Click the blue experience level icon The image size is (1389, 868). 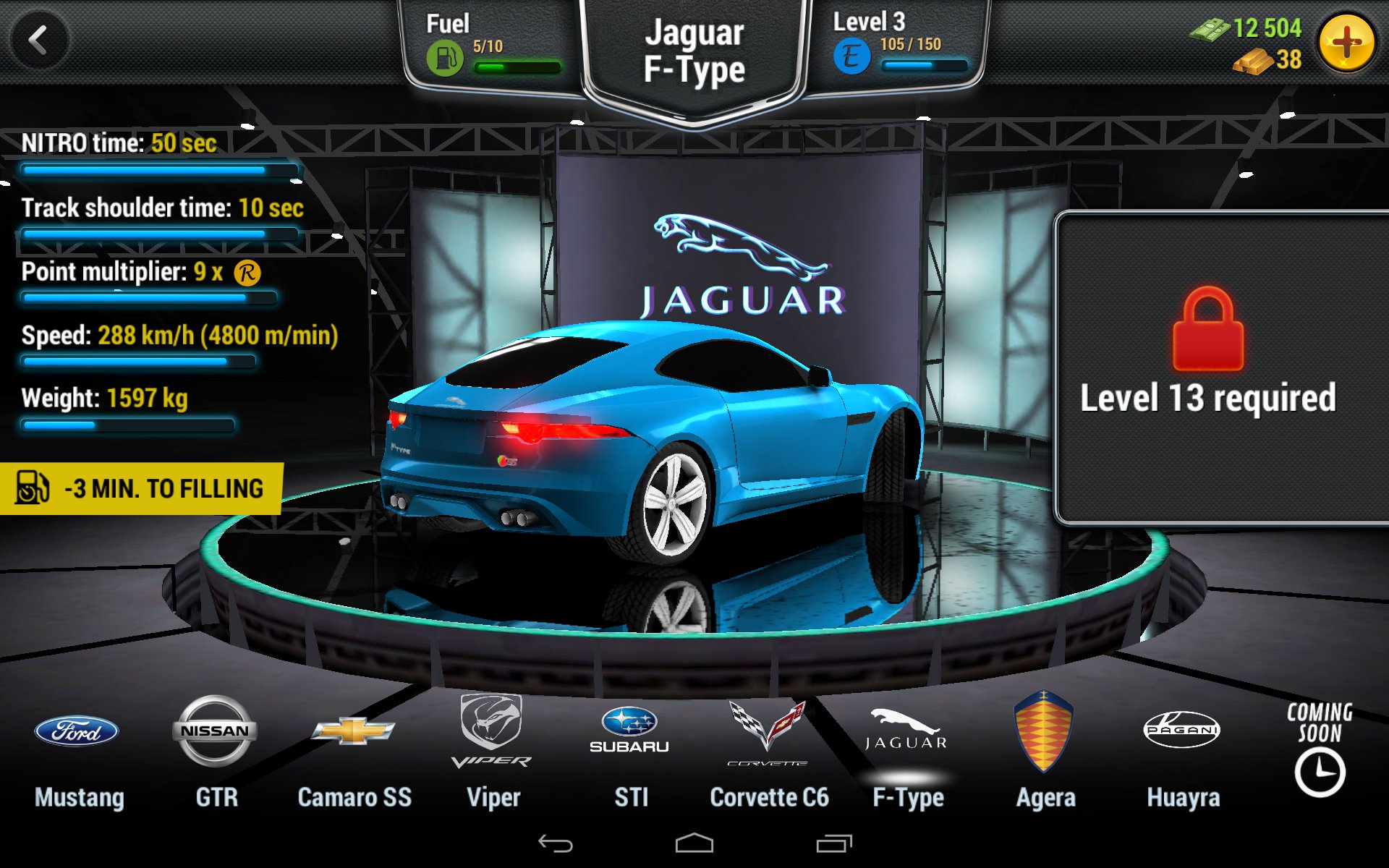851,56
